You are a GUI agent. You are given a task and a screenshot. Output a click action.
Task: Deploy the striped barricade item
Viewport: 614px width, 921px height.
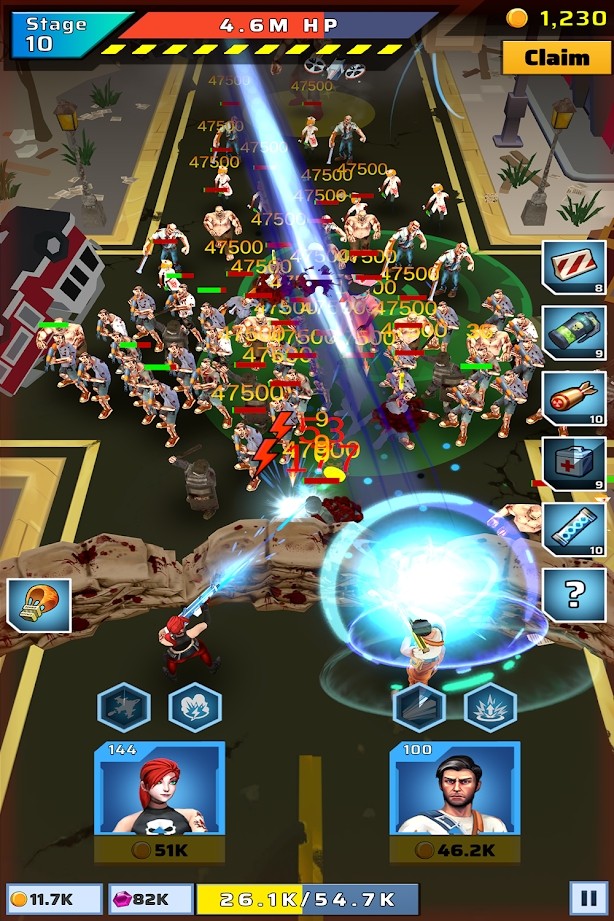[574, 268]
